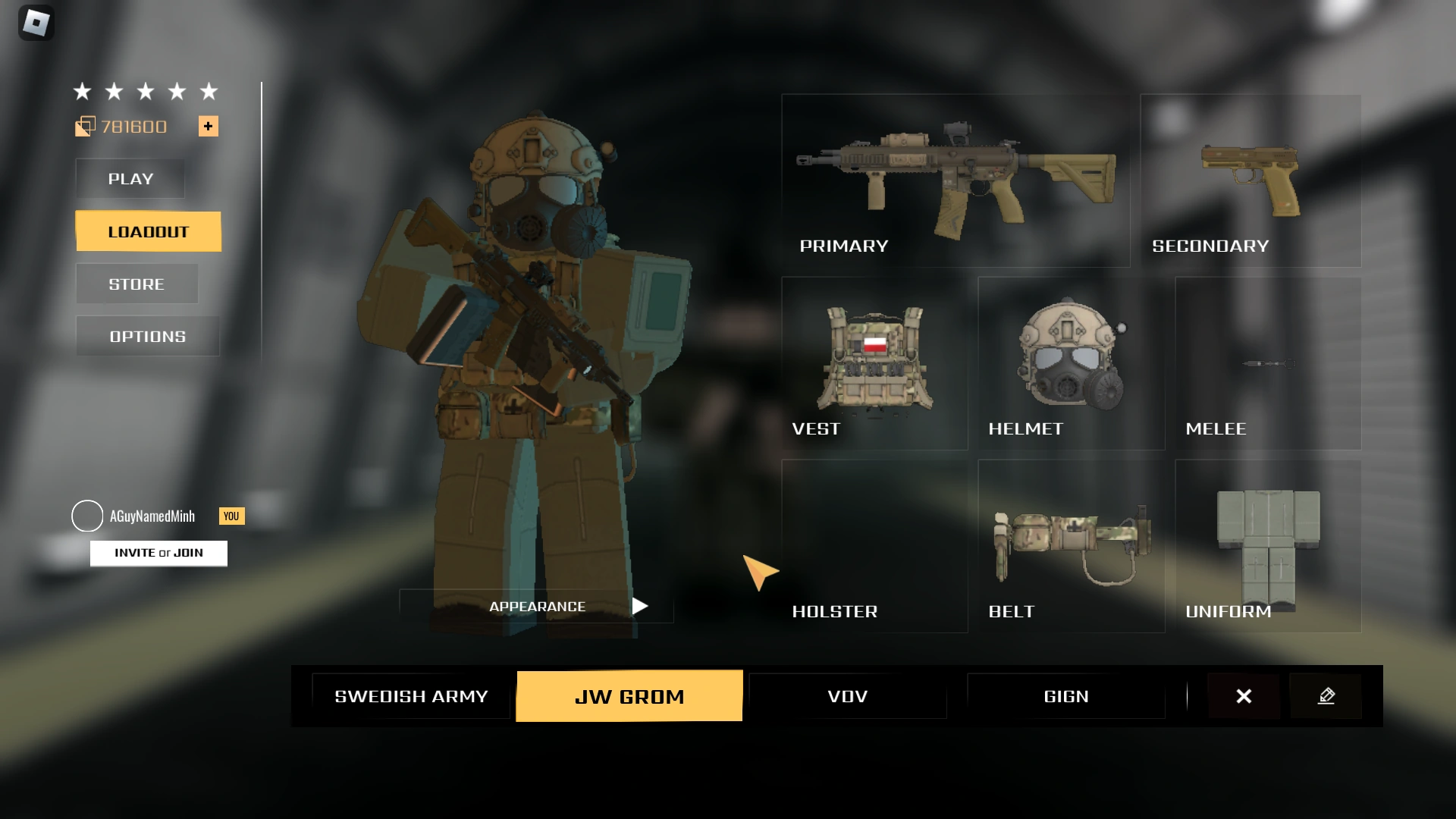Screen dimensions: 1456x819
Task: Open the GIGN loadout tab
Action: (1065, 695)
